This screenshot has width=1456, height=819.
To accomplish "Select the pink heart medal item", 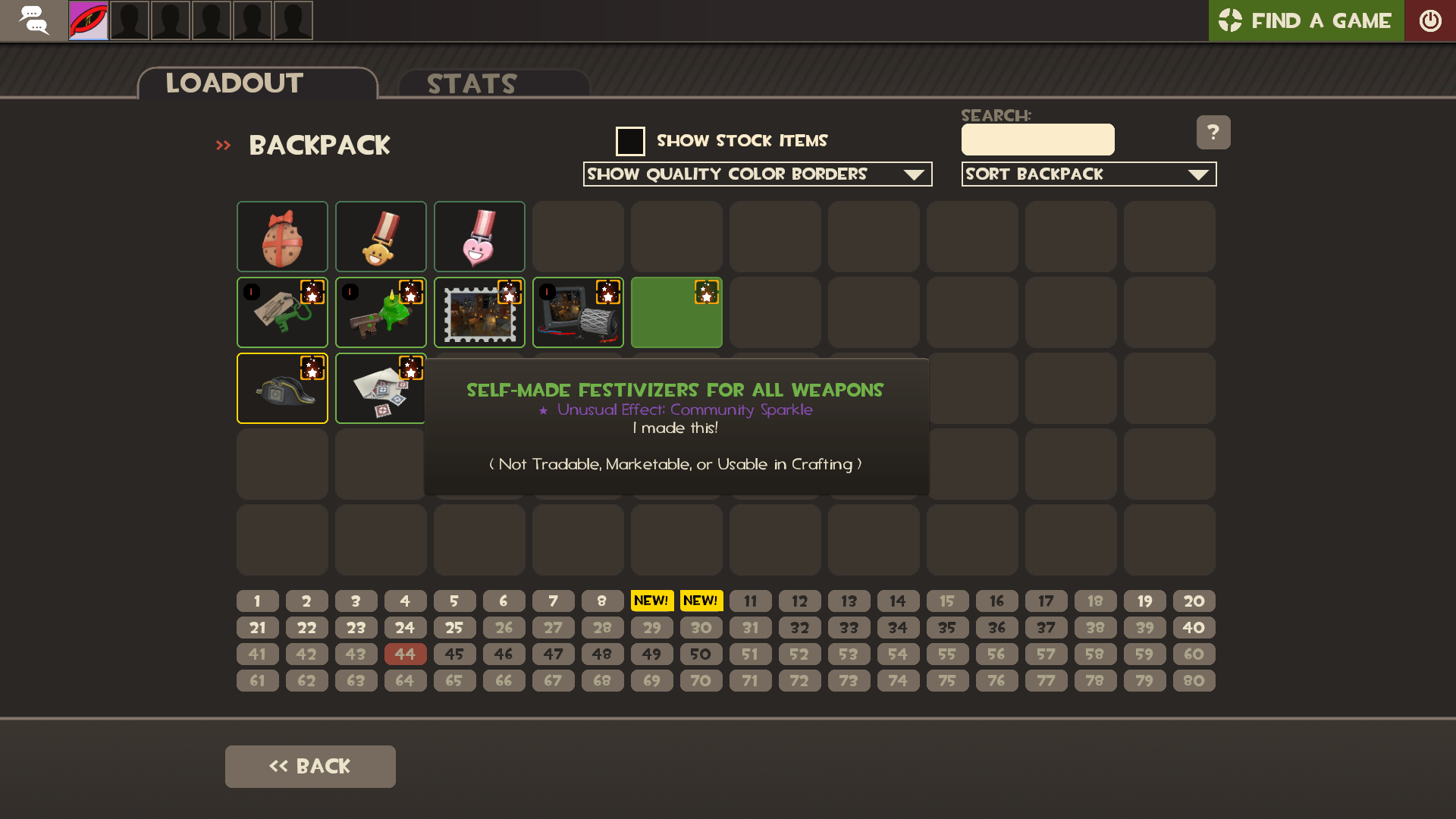I will pos(479,237).
